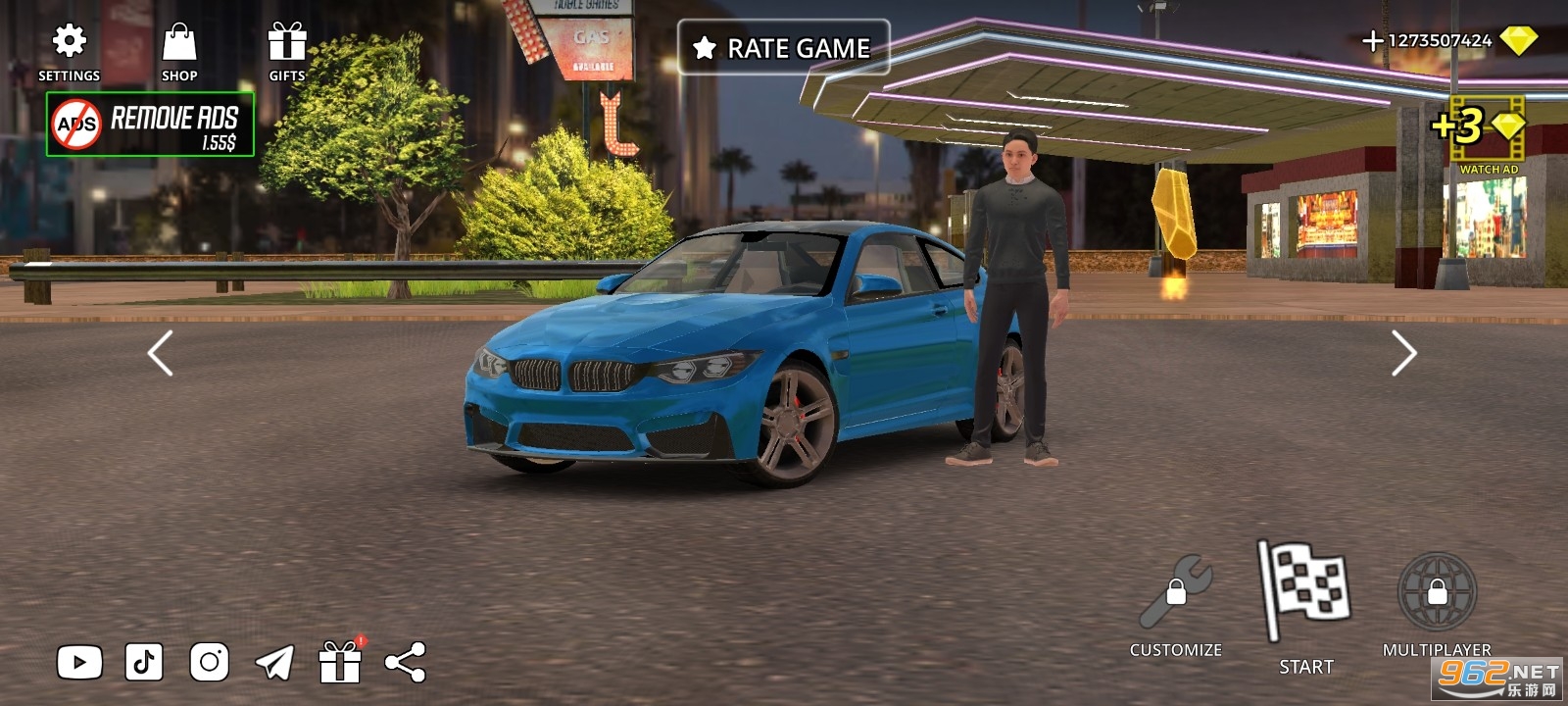Open the TikTok link icon
Viewport: 1568px width, 706px height.
tap(144, 663)
